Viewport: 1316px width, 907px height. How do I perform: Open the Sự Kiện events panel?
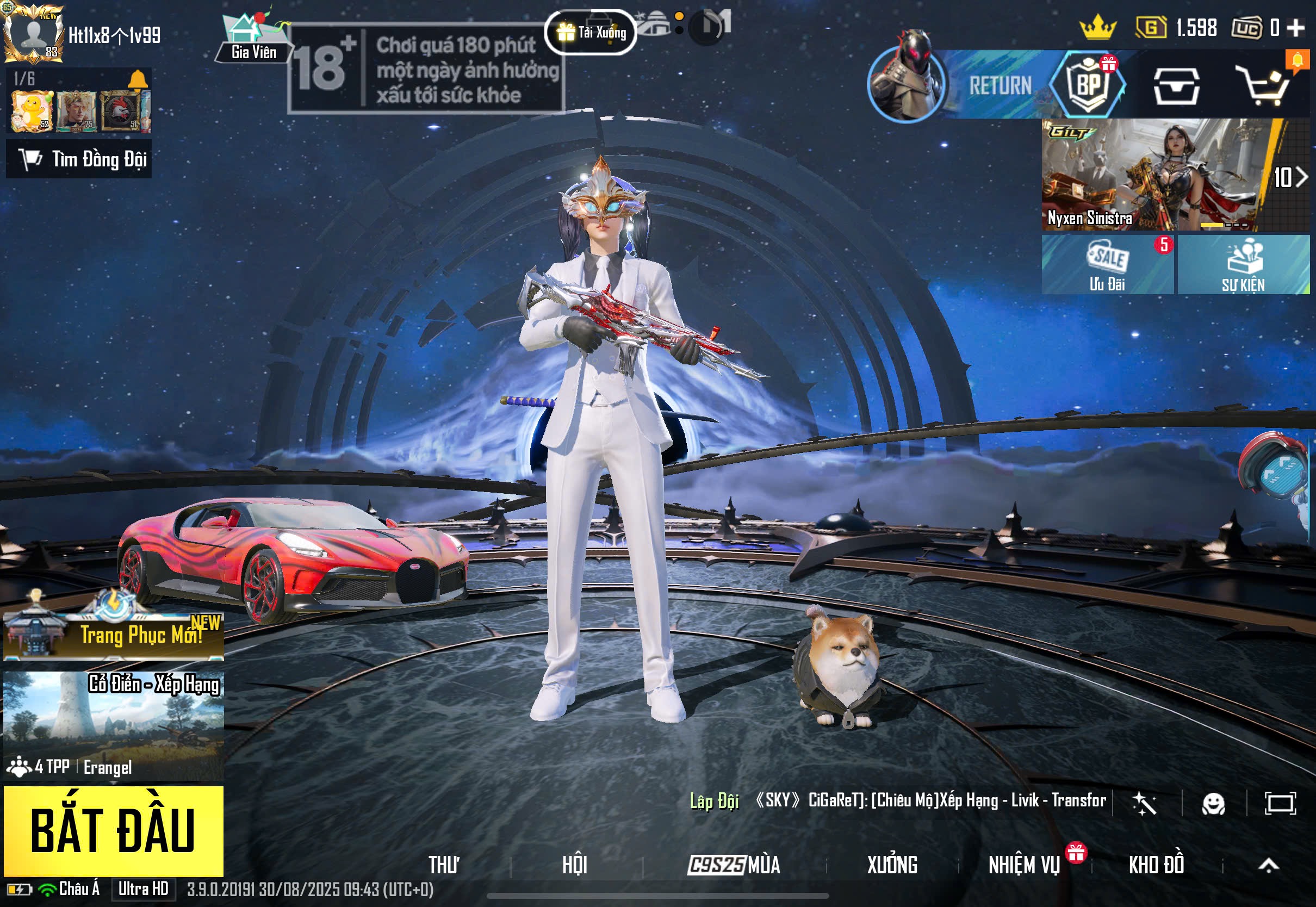(1243, 265)
